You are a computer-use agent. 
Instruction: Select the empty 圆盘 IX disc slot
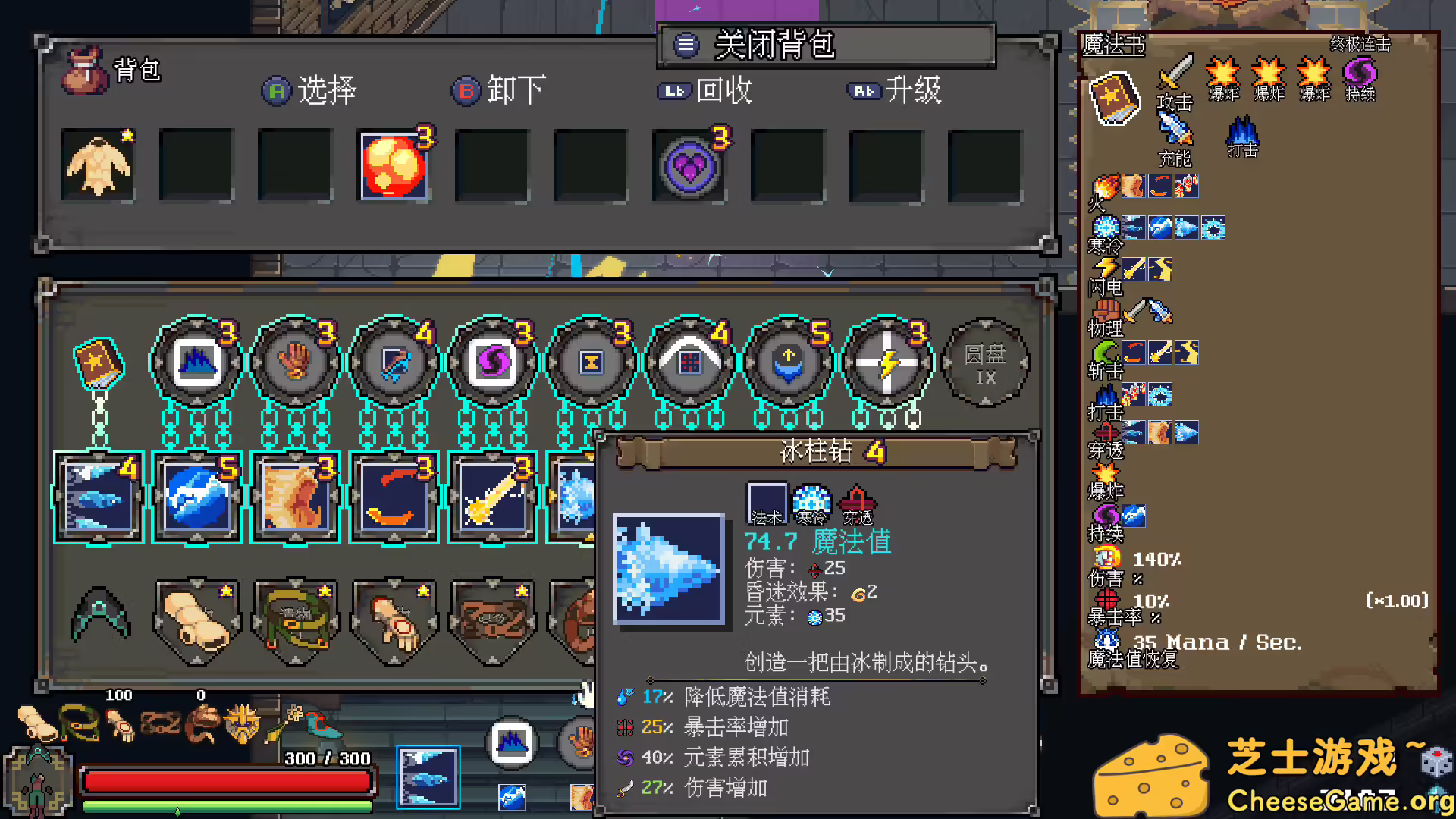coord(985,364)
